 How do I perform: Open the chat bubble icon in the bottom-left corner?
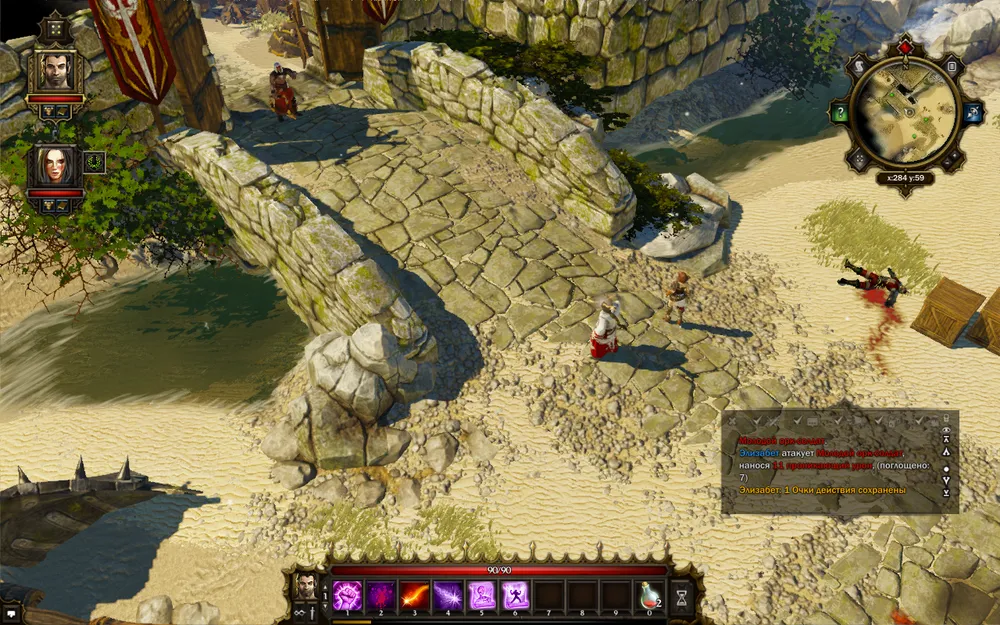coord(11,613)
